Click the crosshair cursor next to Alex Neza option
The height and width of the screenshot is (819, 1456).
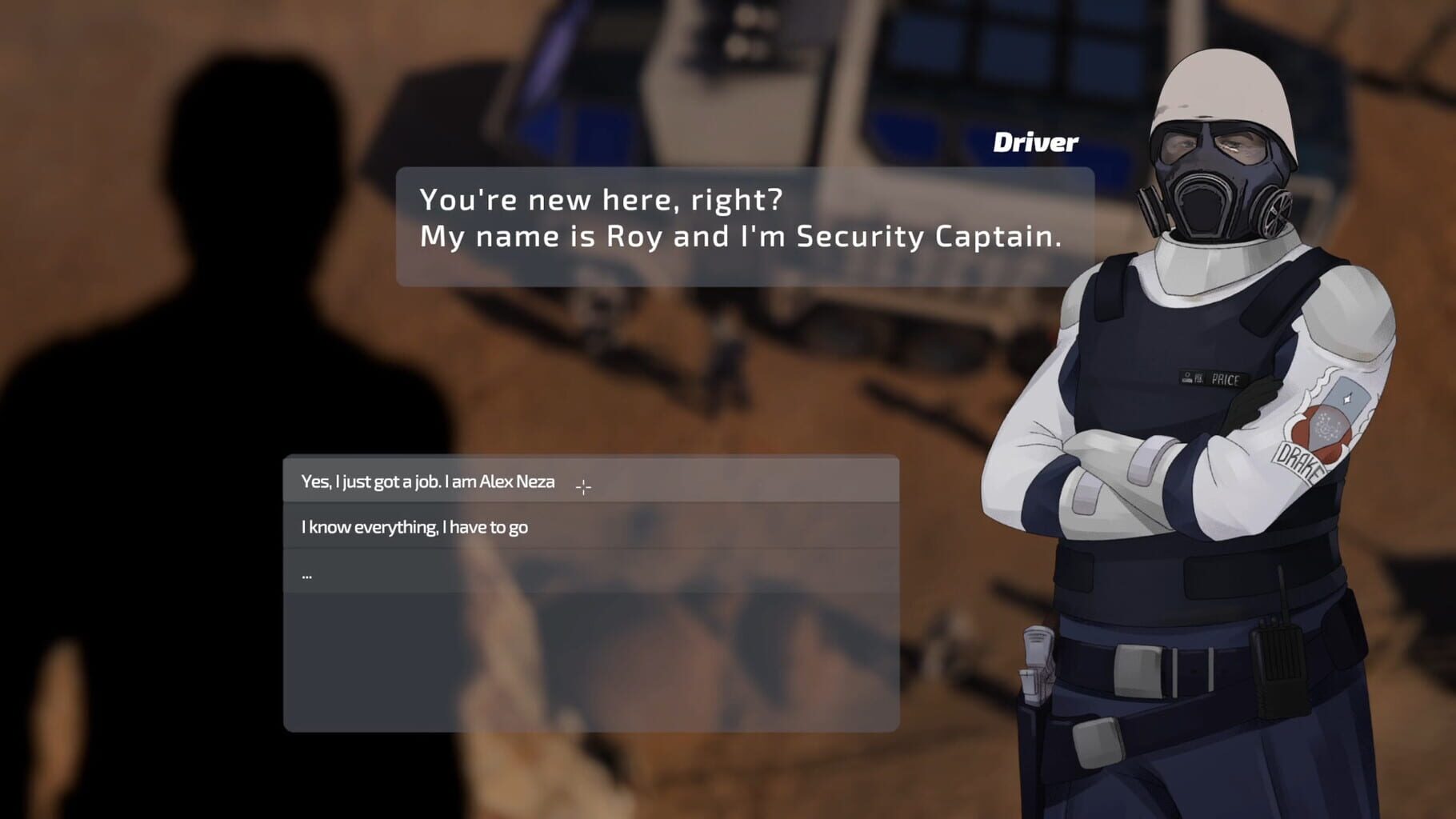(x=585, y=485)
